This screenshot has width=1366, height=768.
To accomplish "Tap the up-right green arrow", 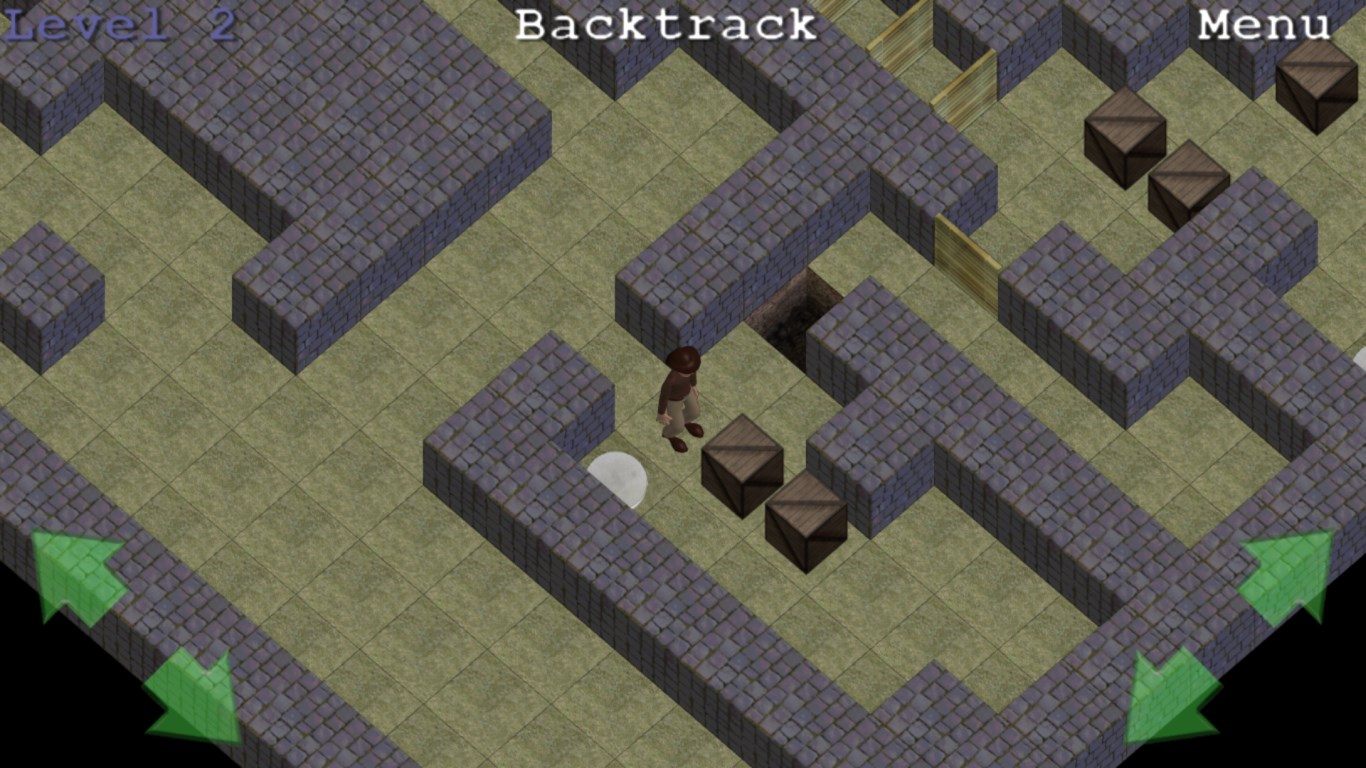I will 1288,575.
